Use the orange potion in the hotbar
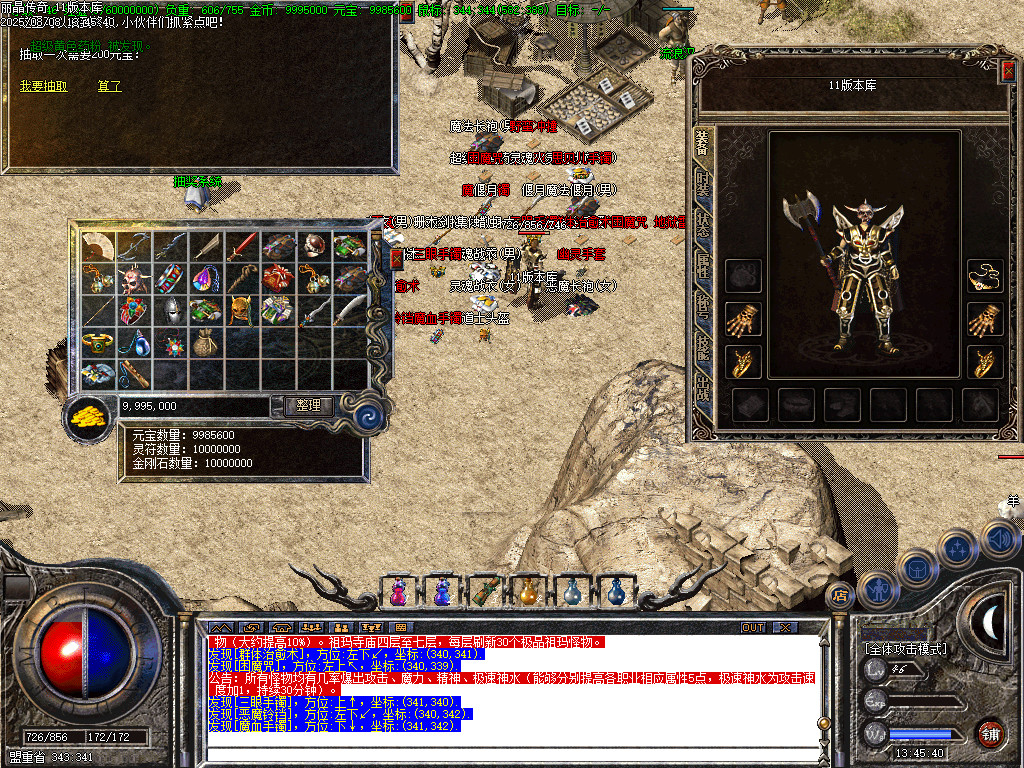The image size is (1024, 768). [x=529, y=592]
